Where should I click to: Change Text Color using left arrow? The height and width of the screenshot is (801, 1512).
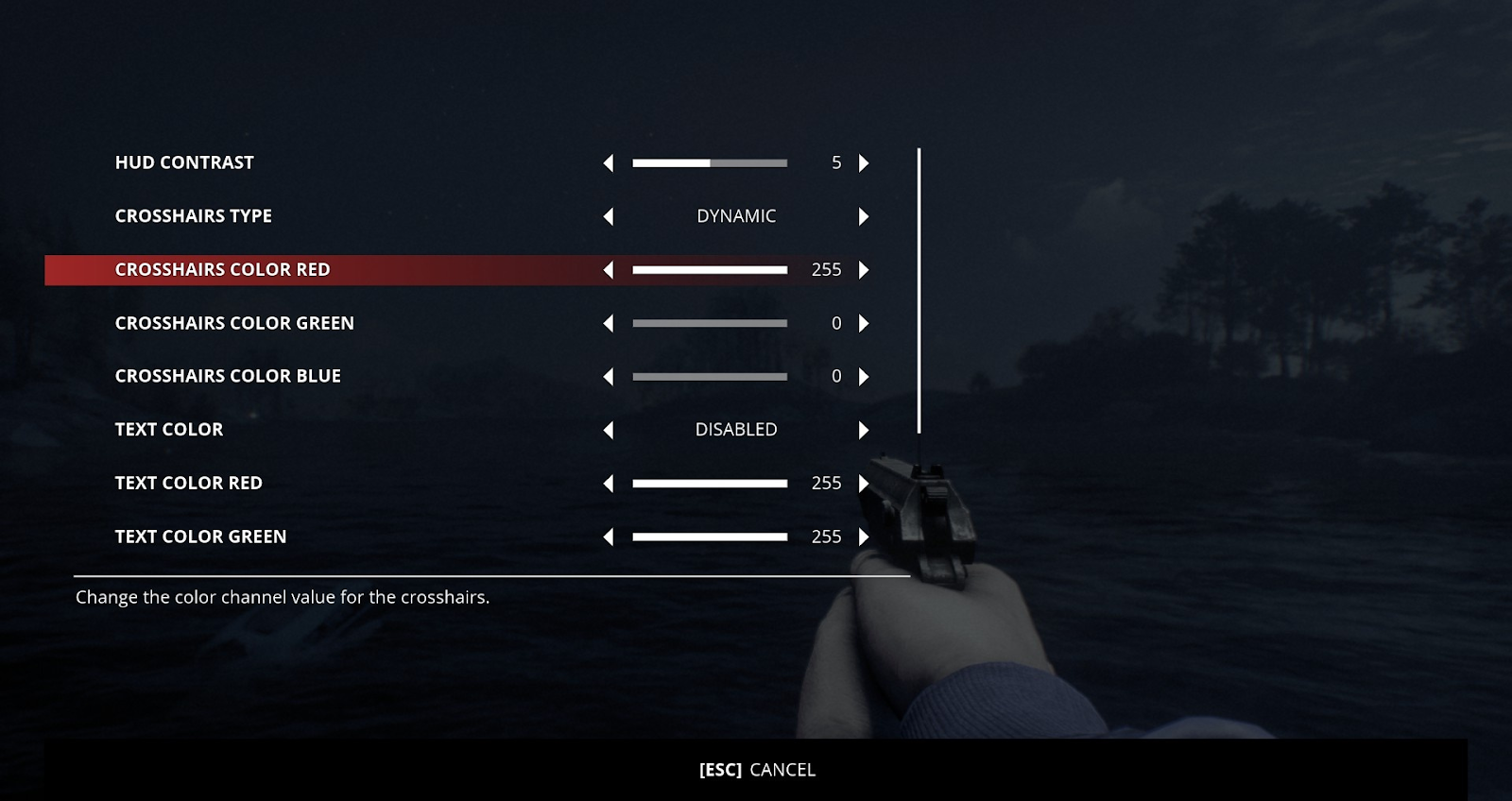[x=609, y=431]
